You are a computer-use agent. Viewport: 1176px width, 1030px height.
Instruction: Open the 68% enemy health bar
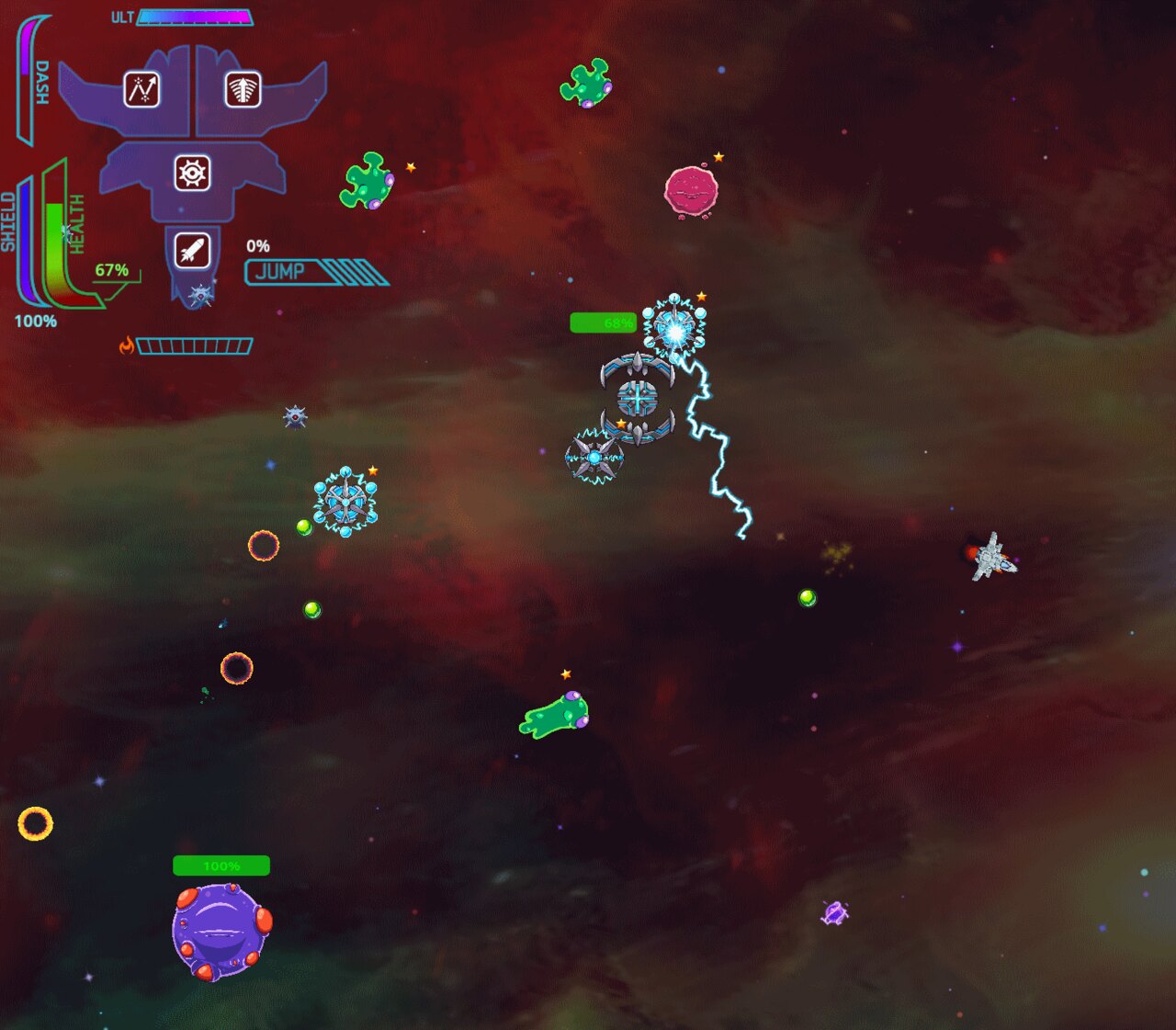(602, 323)
